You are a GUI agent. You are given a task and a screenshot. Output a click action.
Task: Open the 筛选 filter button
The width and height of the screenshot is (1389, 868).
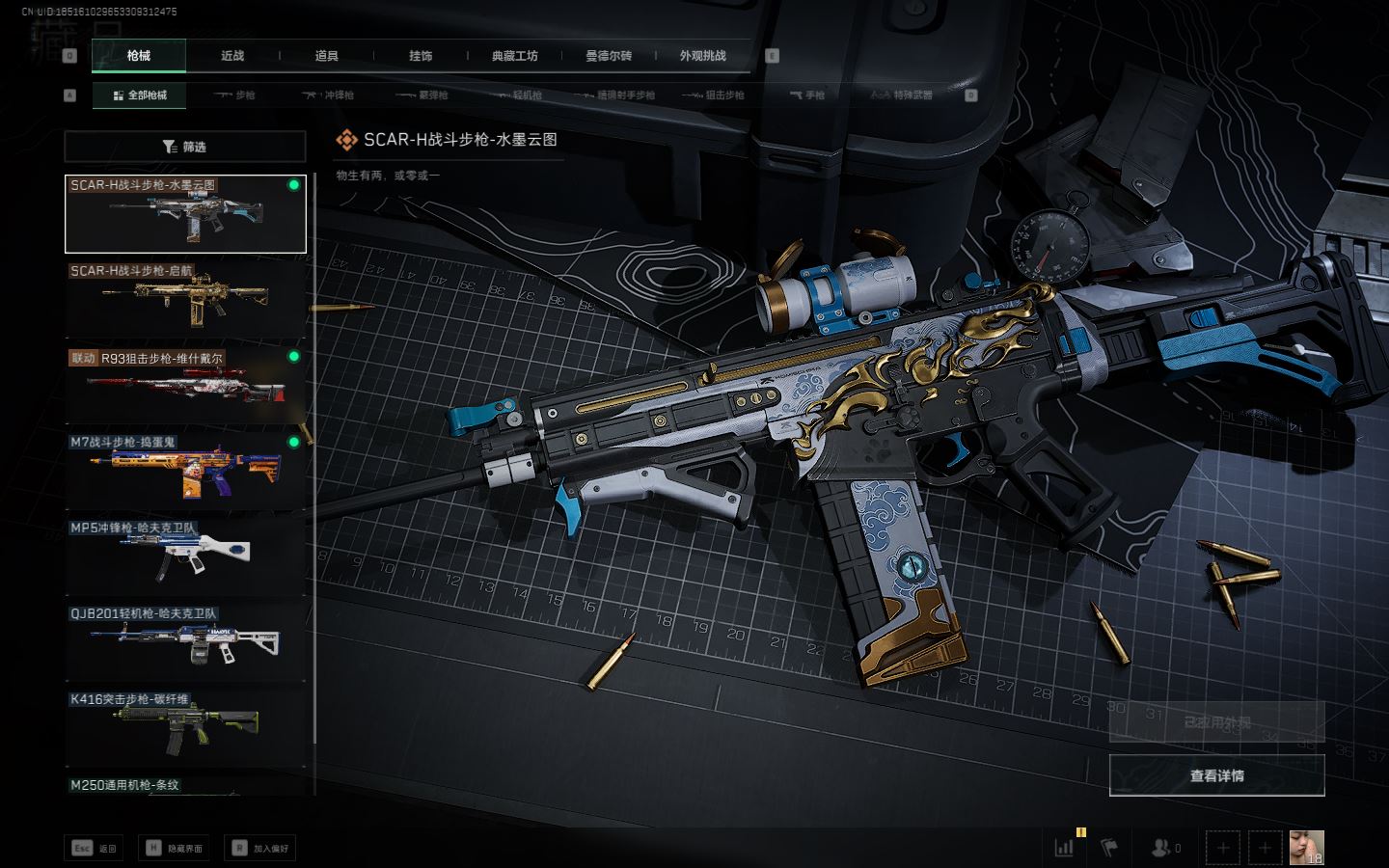click(185, 147)
